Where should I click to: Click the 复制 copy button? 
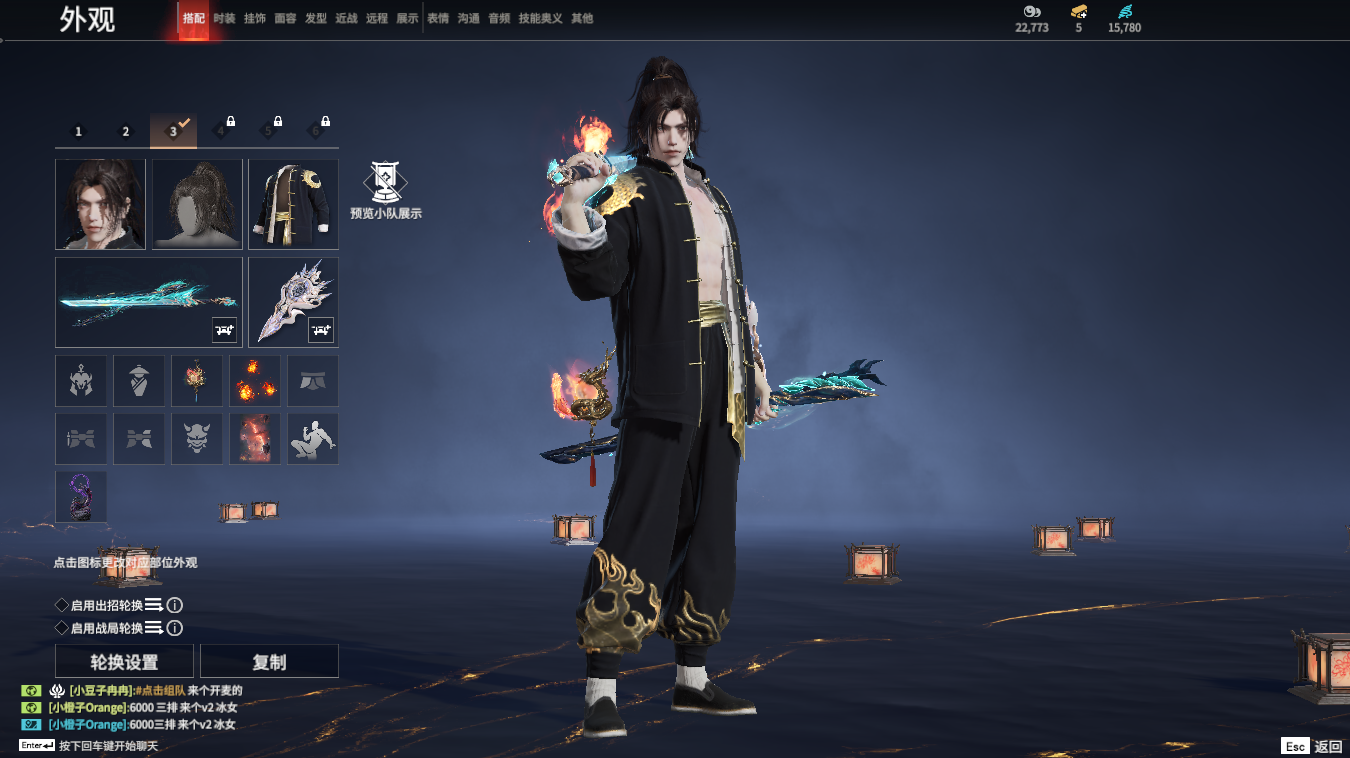click(x=269, y=662)
